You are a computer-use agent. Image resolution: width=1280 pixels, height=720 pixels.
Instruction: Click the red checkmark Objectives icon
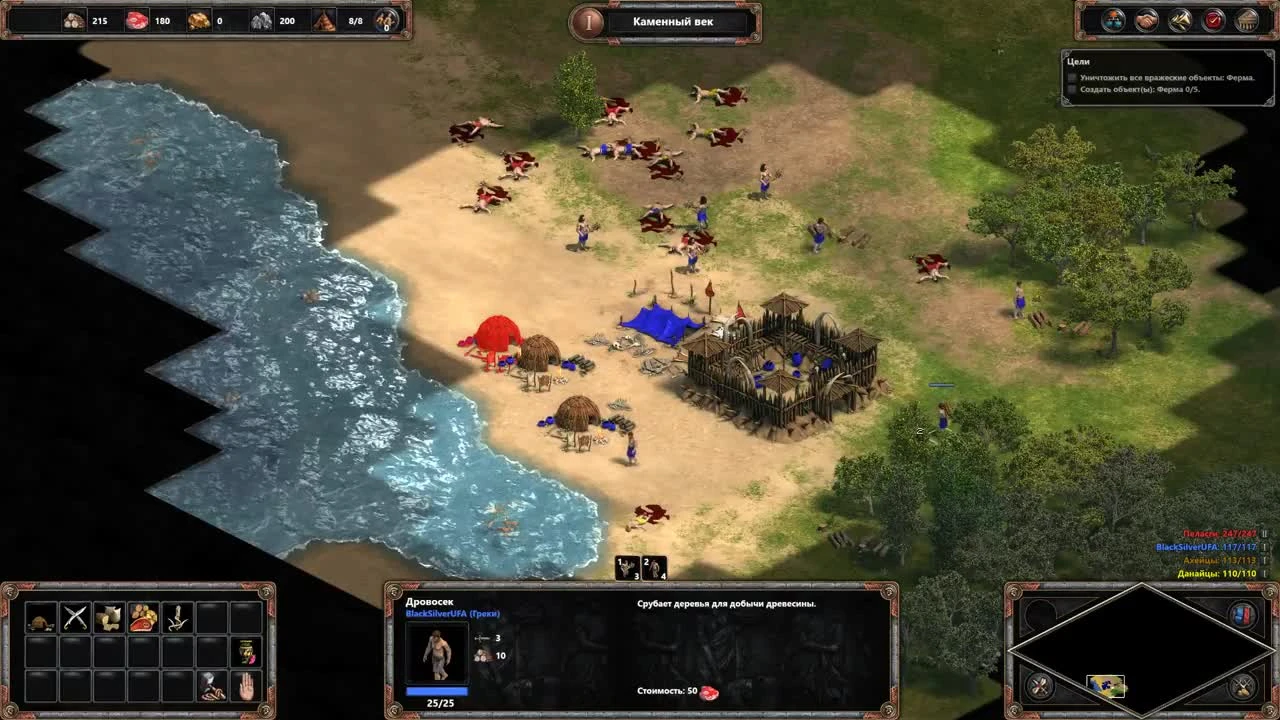coord(1212,18)
